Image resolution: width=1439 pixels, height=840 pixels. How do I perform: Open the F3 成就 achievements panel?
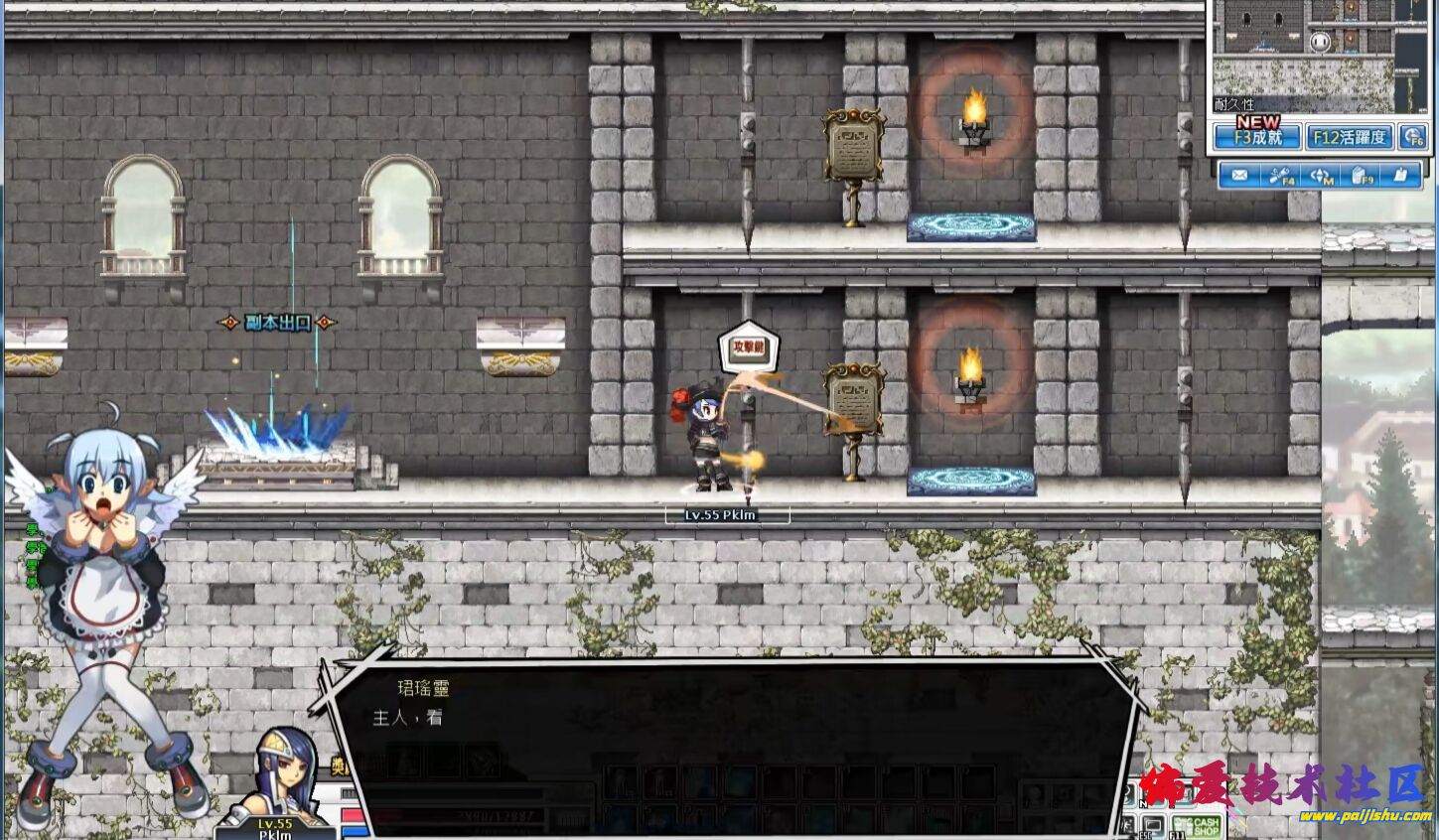coord(1256,137)
